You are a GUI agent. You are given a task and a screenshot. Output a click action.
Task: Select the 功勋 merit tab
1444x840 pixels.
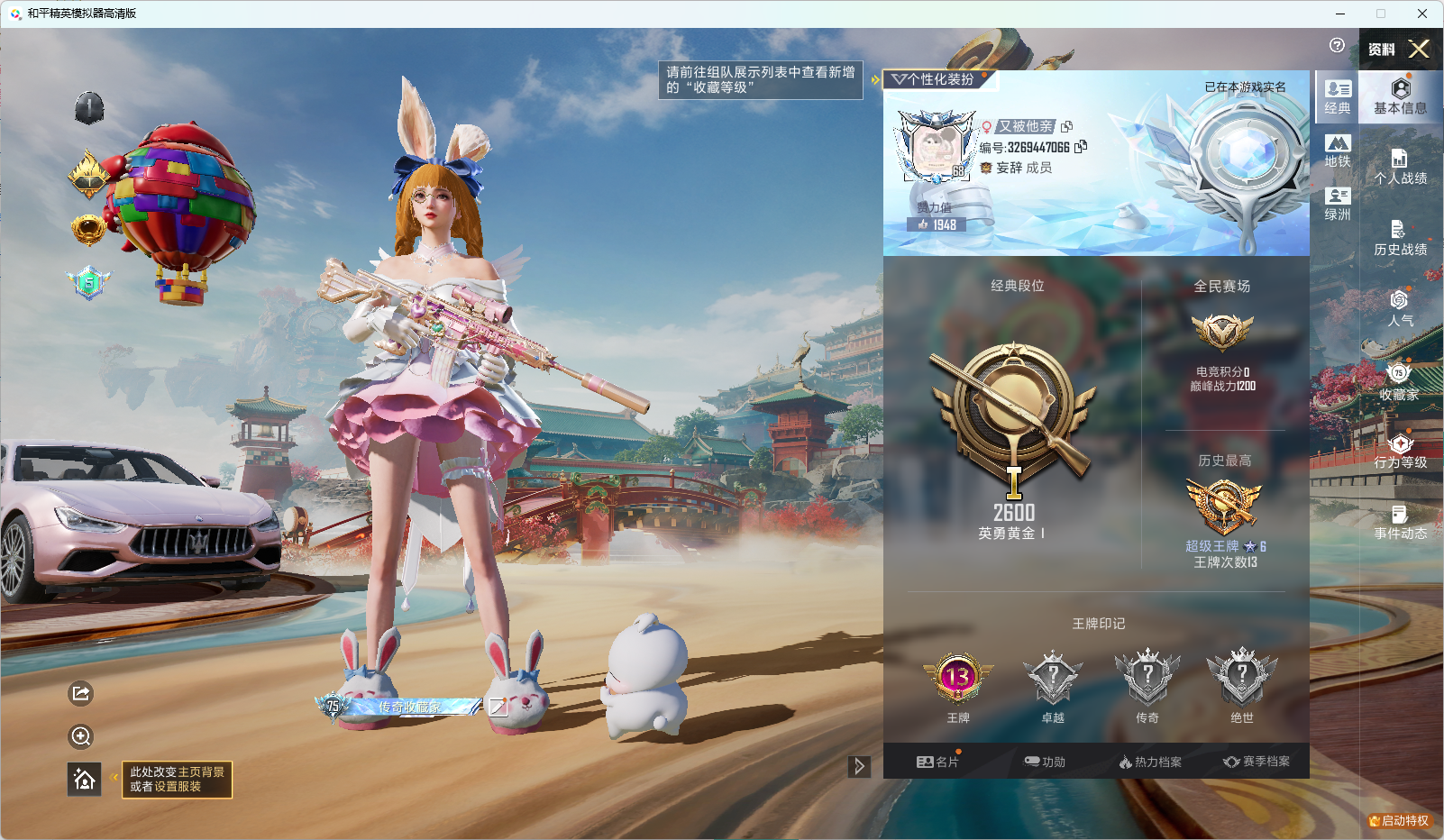click(x=1045, y=762)
